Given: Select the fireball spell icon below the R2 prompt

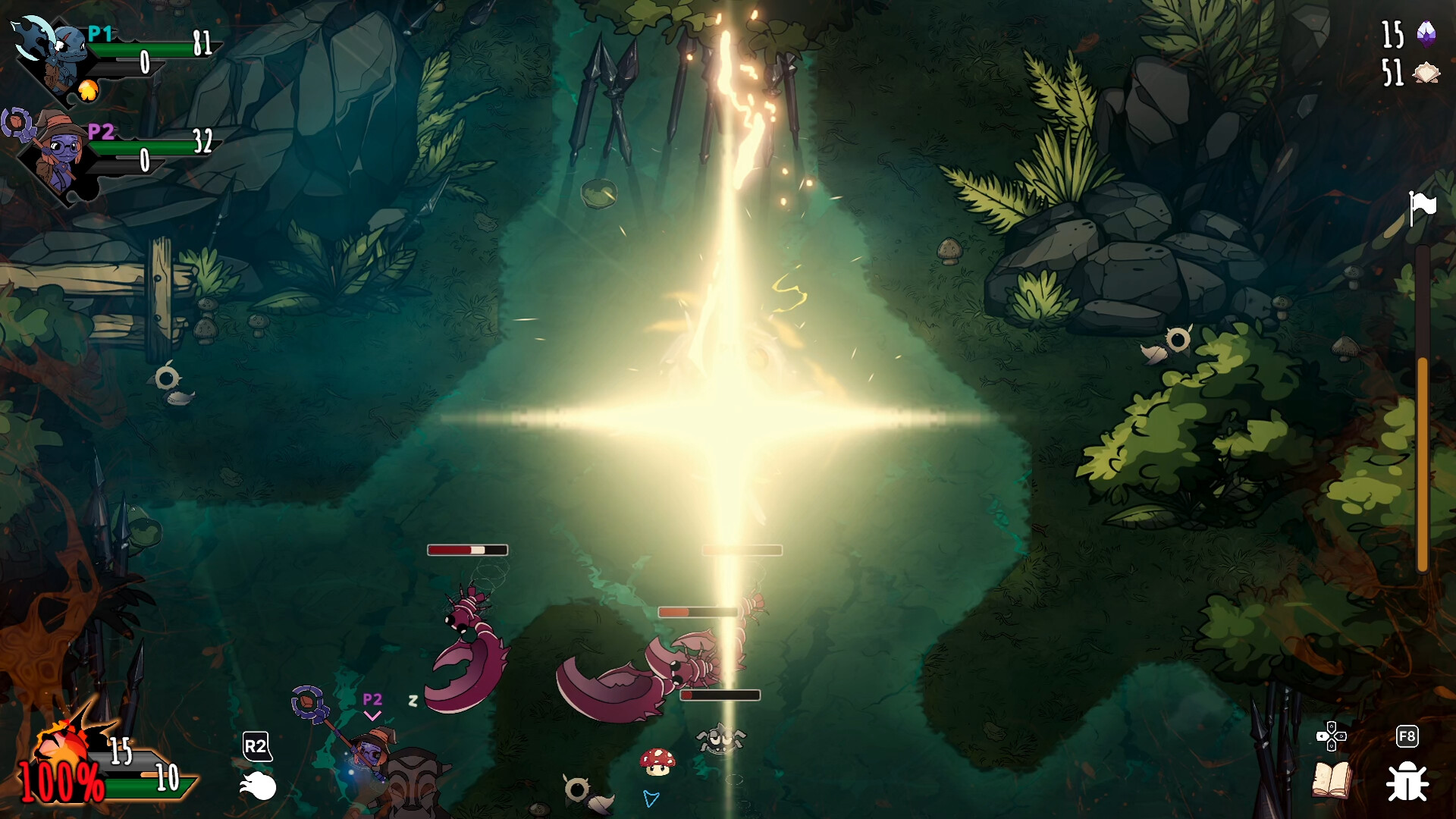Looking at the screenshot, I should click(x=257, y=786).
